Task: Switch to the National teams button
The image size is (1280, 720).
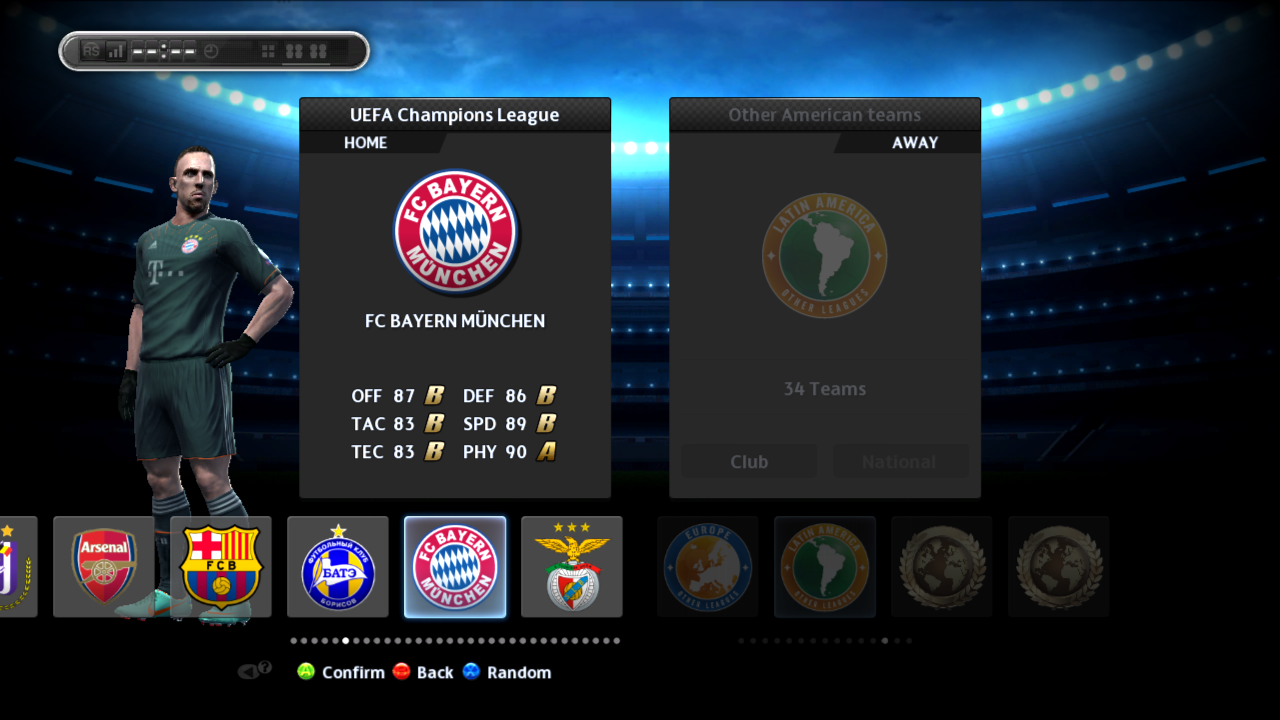Action: (x=900, y=462)
